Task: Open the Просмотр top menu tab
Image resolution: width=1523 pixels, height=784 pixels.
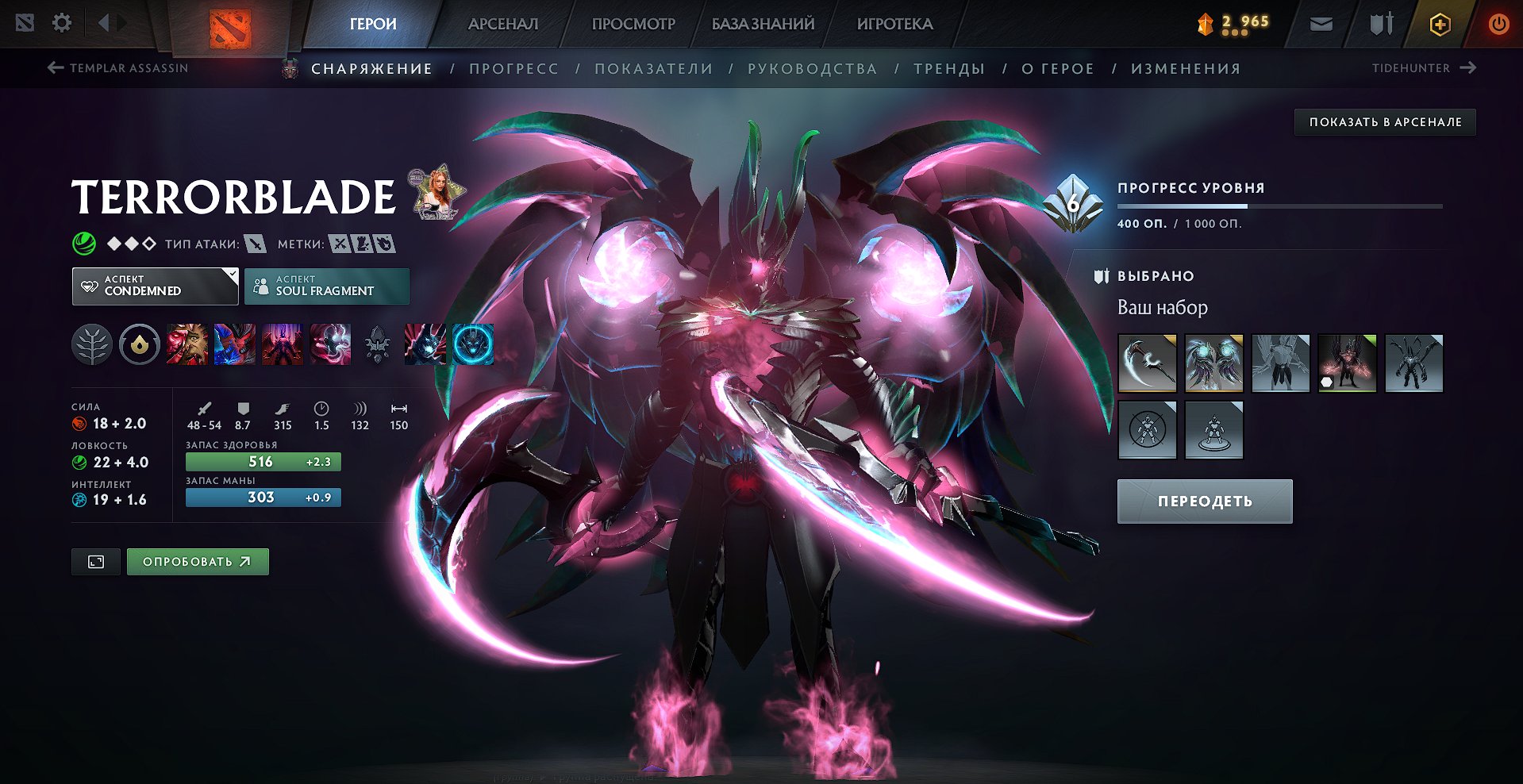Action: 633,24
